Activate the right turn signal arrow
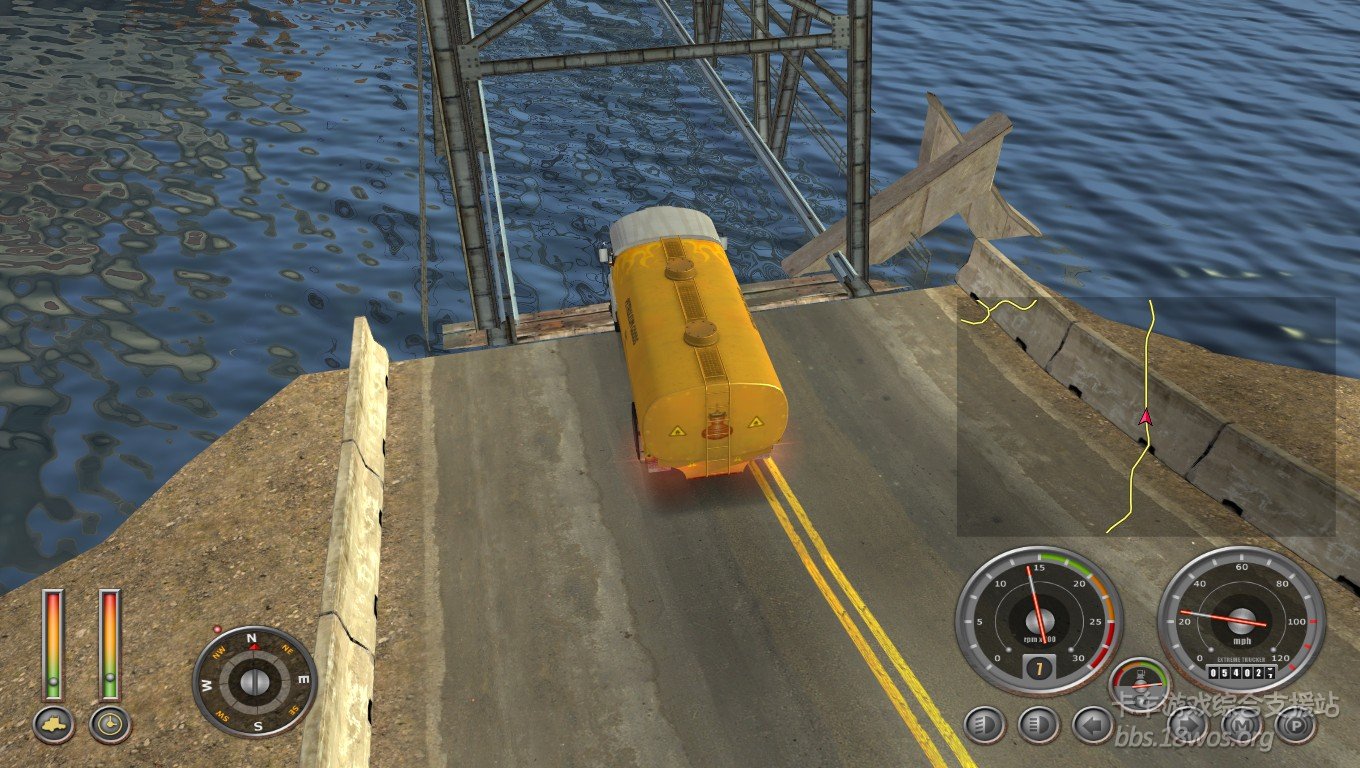This screenshot has height=768, width=1360. 1188,725
